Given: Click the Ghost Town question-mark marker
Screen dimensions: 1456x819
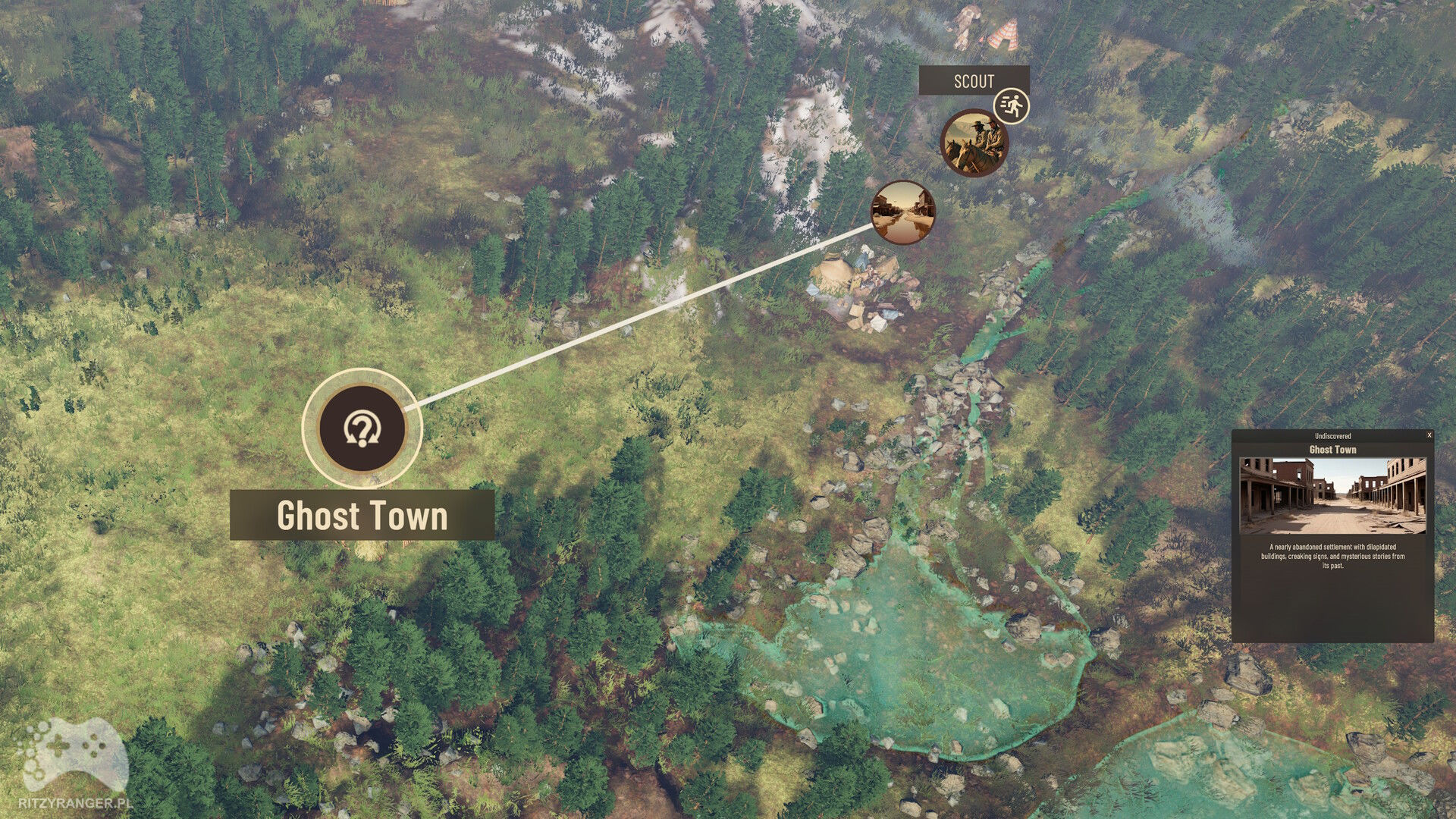Looking at the screenshot, I should coord(362,428).
